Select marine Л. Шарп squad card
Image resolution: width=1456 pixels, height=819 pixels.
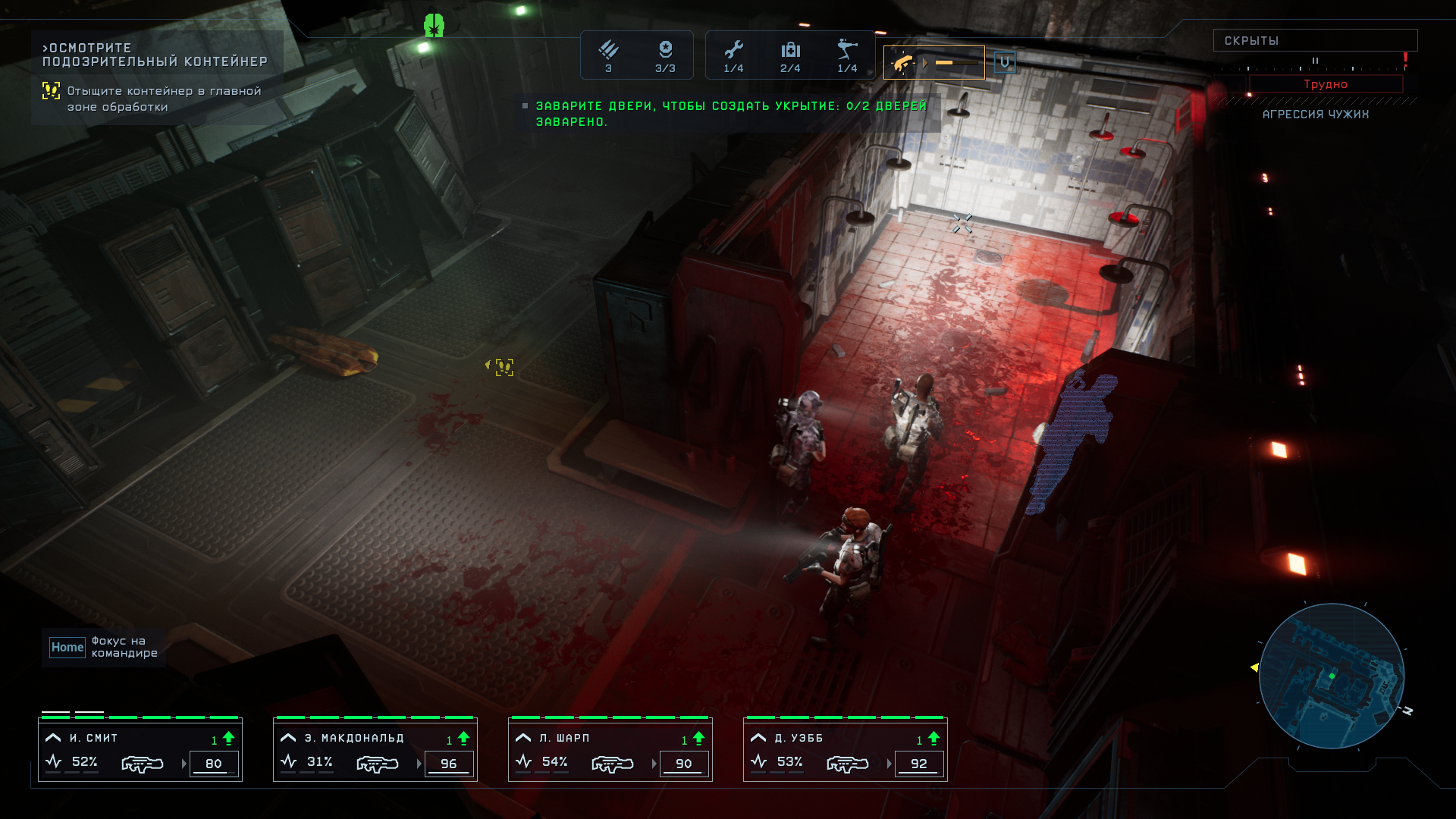click(x=610, y=749)
